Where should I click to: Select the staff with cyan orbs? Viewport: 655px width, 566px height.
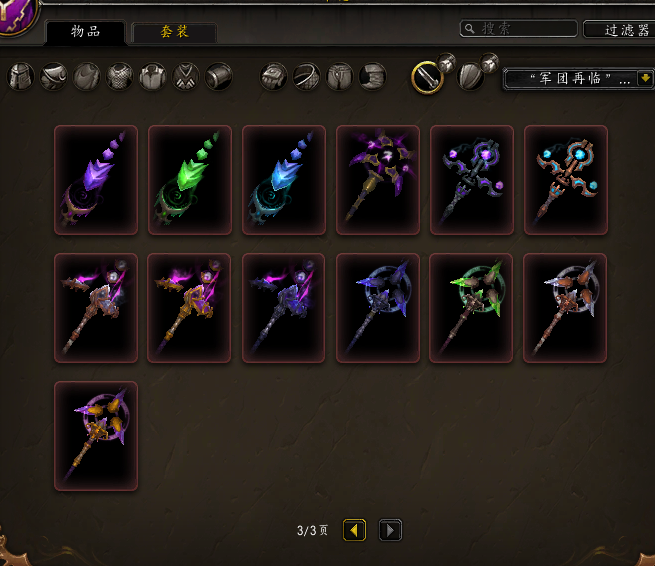pos(566,180)
